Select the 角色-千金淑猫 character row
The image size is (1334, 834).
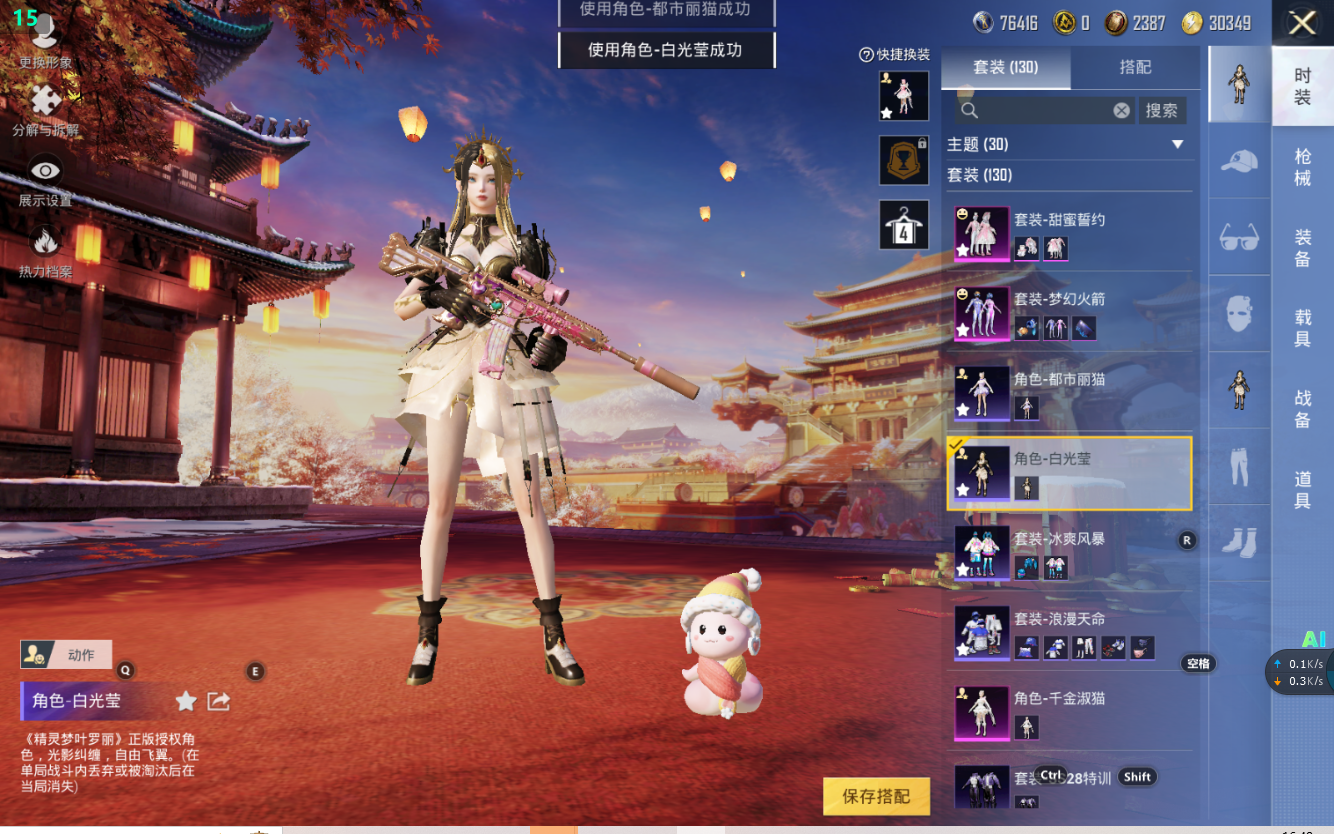coord(1069,711)
